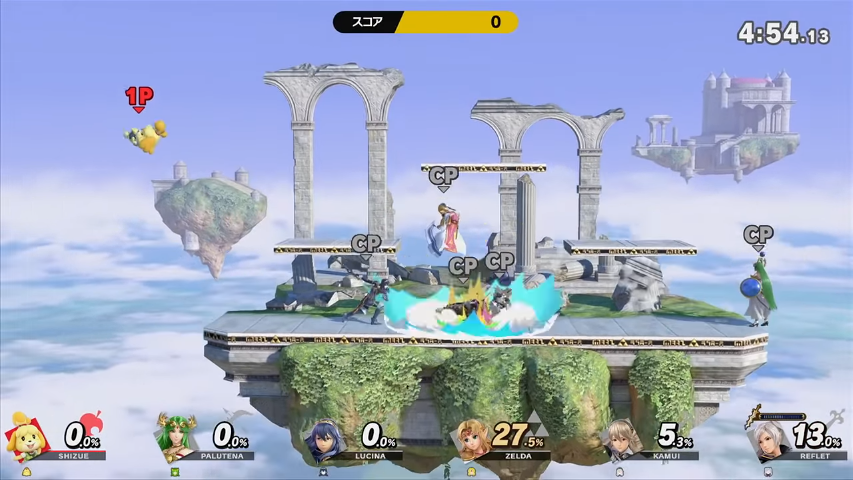This screenshot has width=853, height=480.
Task: Click Lucina's fighter portrait
Action: point(324,438)
